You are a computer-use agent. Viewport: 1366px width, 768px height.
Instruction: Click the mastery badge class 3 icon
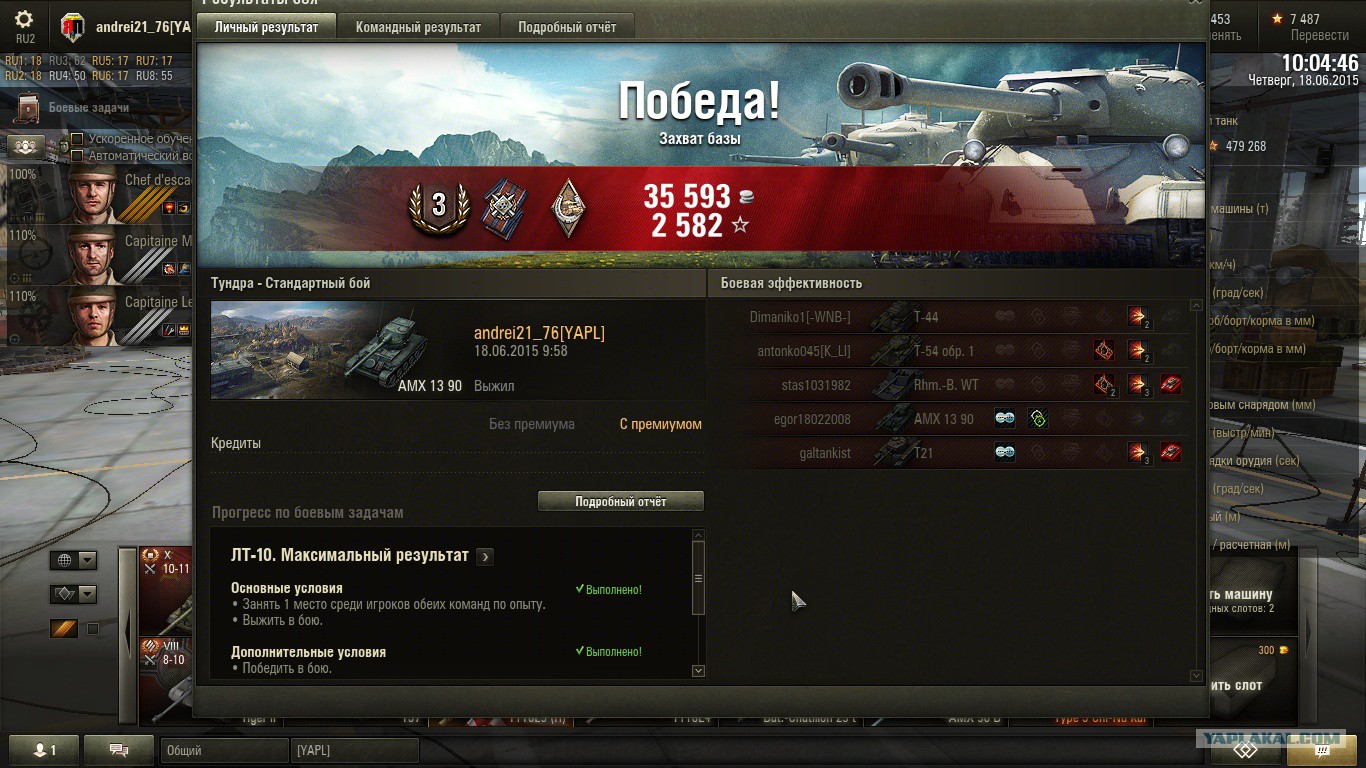coord(438,206)
